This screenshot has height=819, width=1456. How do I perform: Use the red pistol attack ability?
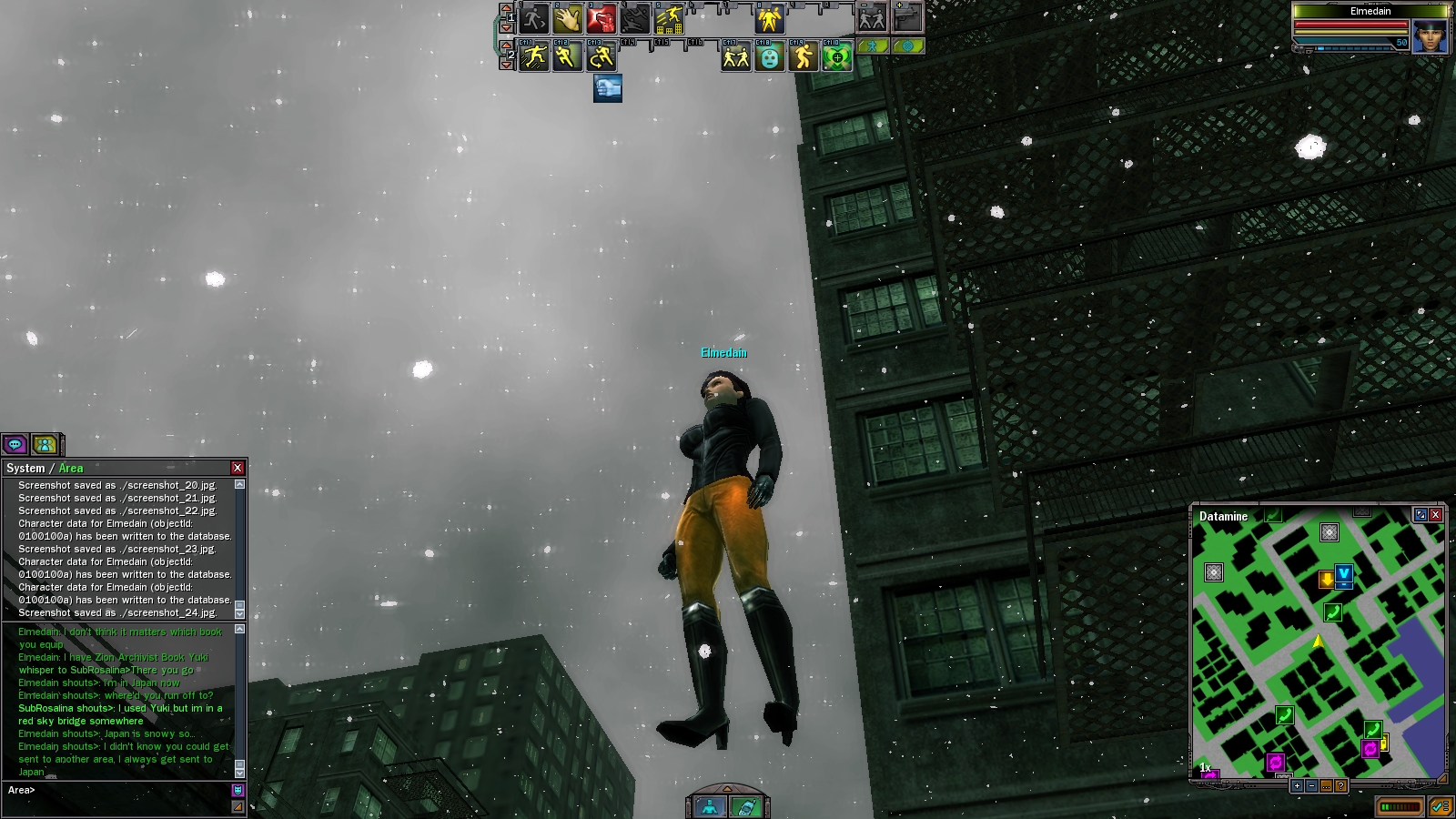coord(602,18)
